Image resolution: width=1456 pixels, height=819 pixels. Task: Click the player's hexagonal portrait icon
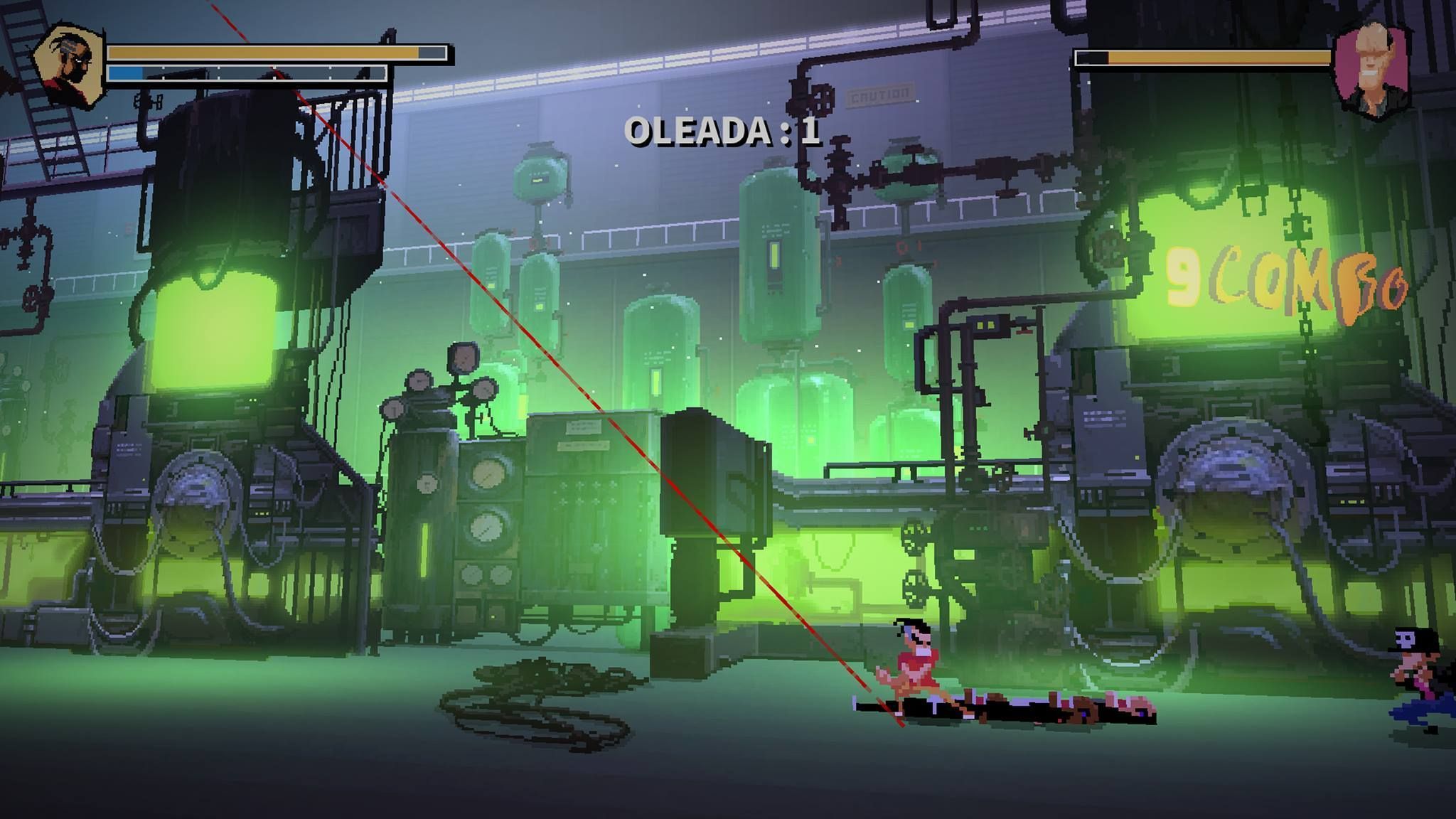[x=69, y=65]
